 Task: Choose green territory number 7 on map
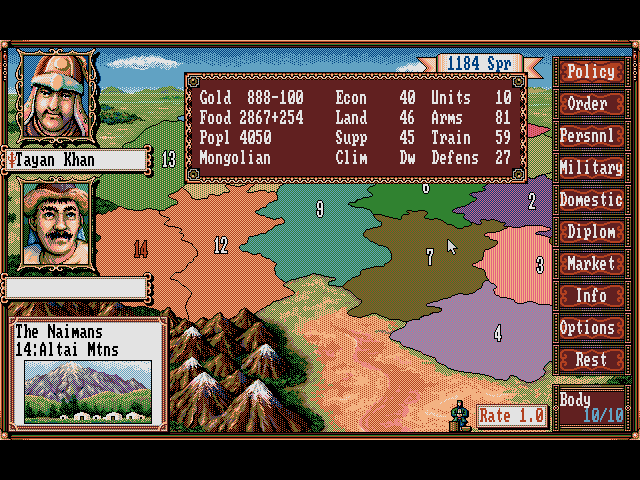[x=429, y=257]
